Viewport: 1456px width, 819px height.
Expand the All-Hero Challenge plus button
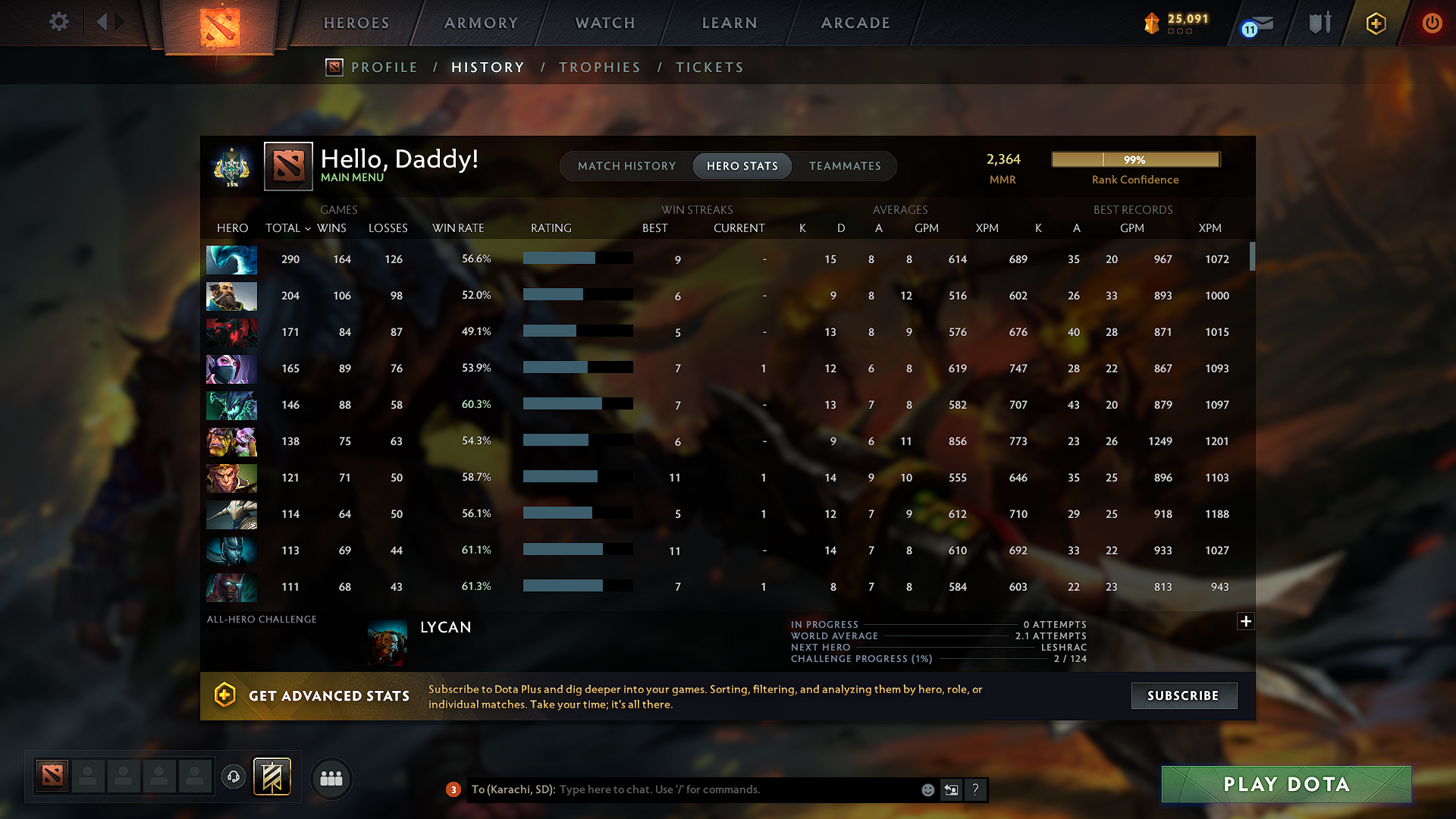(x=1245, y=621)
